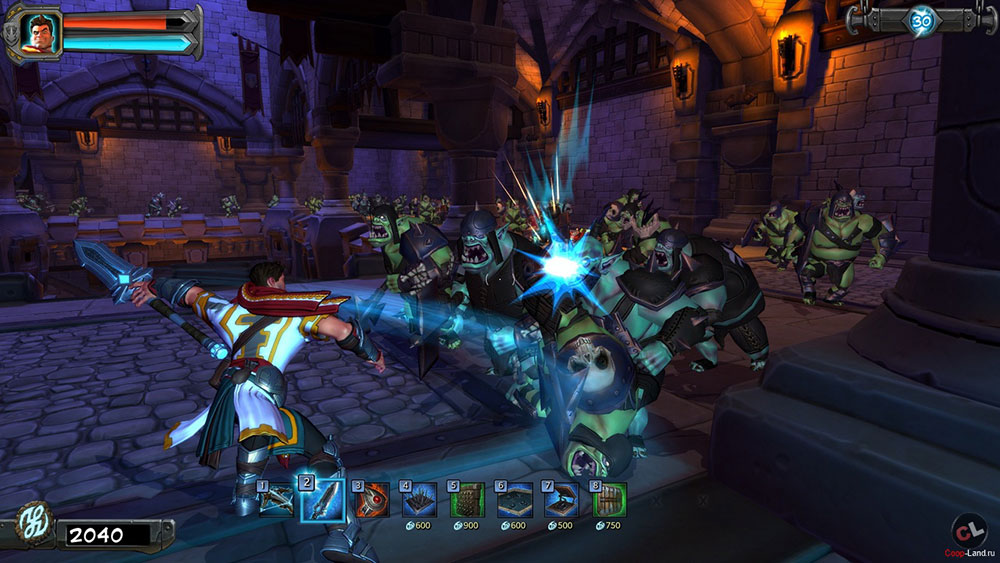Select the floor spike trap costing 600
The width and height of the screenshot is (1000, 563).
click(418, 499)
